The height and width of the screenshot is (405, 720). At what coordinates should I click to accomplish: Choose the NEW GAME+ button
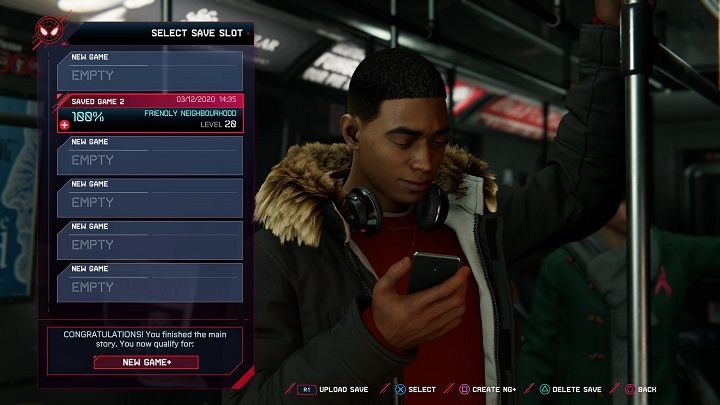146,362
